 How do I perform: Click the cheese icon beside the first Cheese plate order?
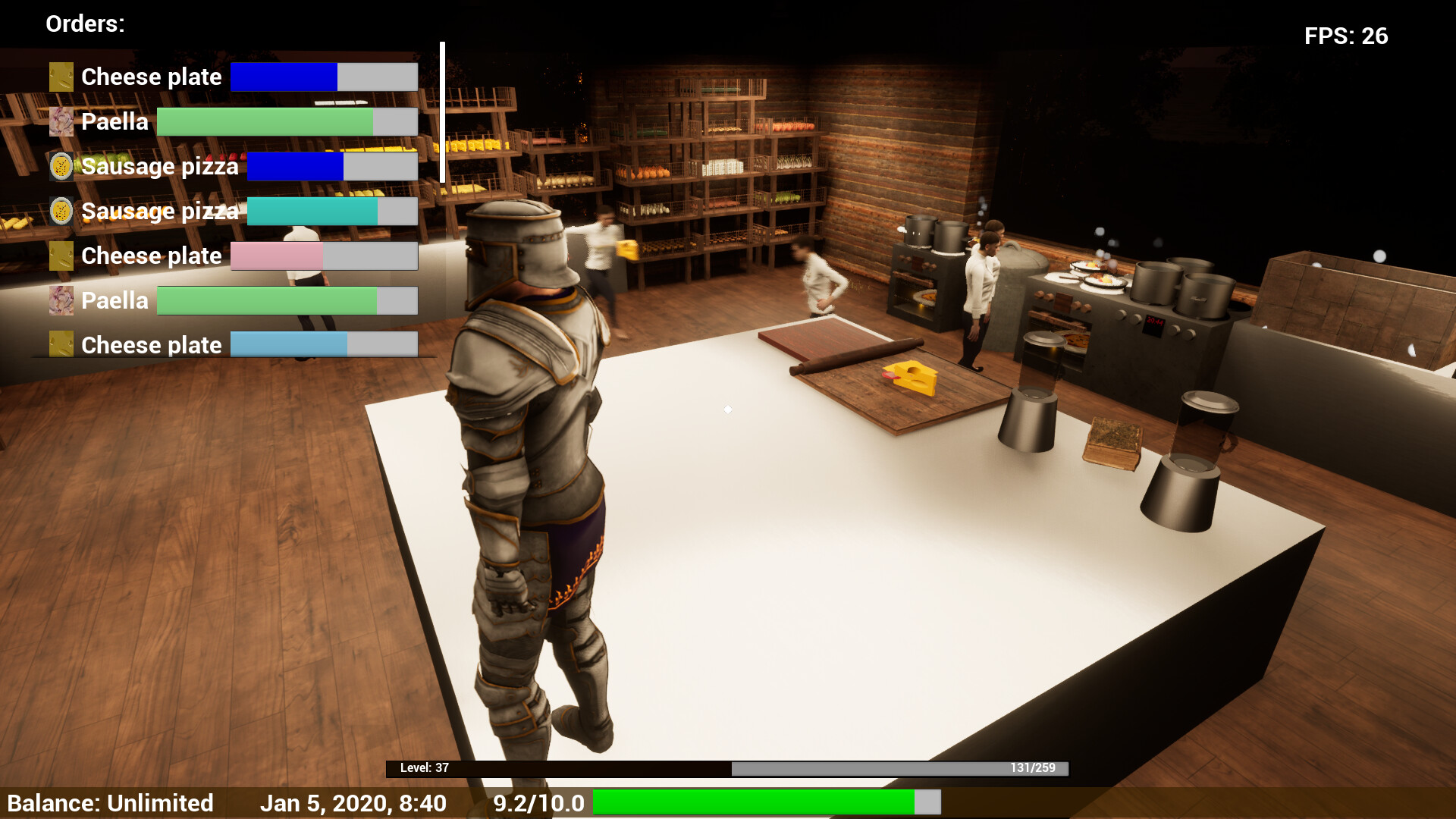(61, 77)
